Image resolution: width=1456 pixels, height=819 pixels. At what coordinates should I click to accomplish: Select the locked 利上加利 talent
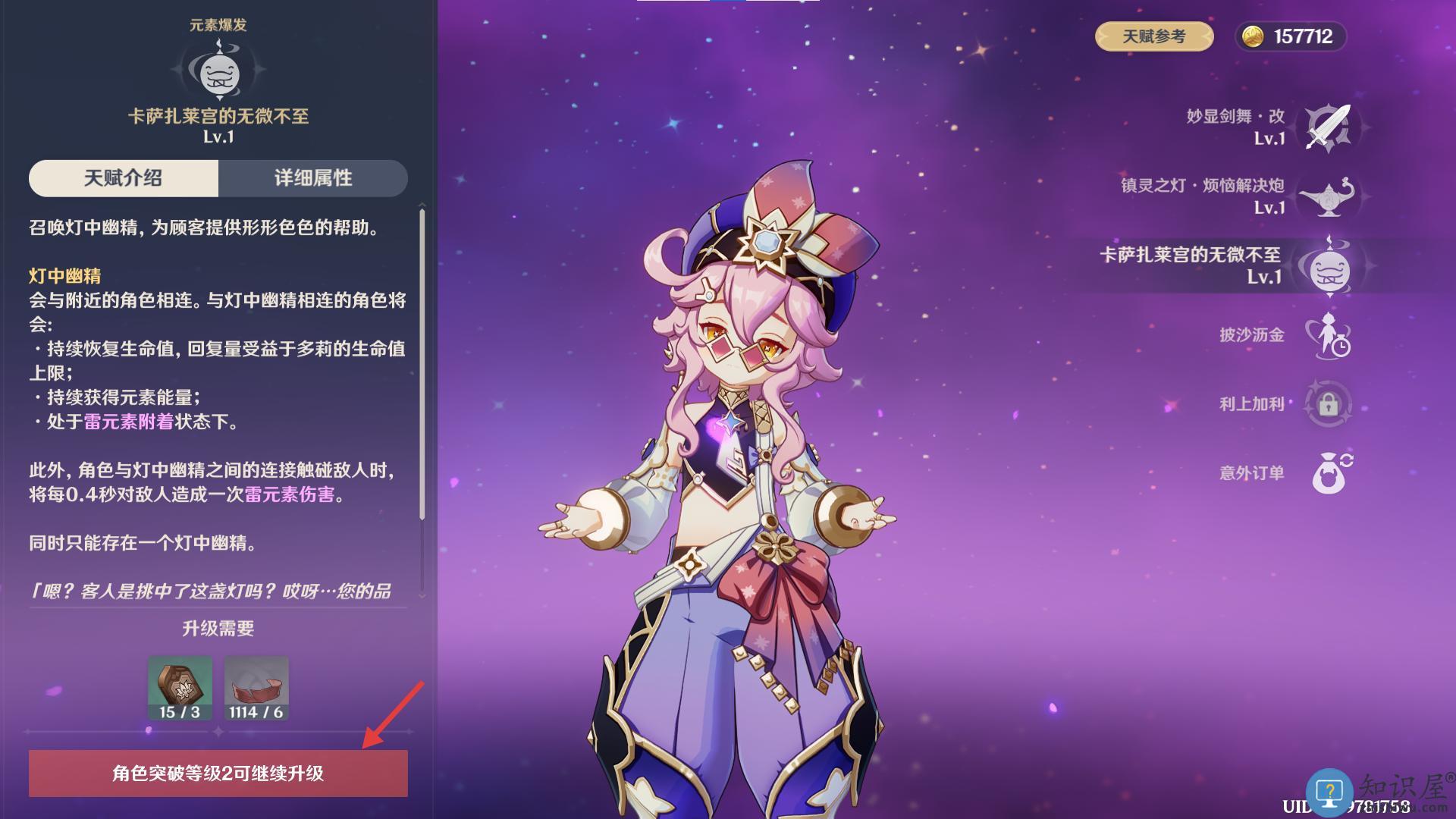click(x=1328, y=404)
